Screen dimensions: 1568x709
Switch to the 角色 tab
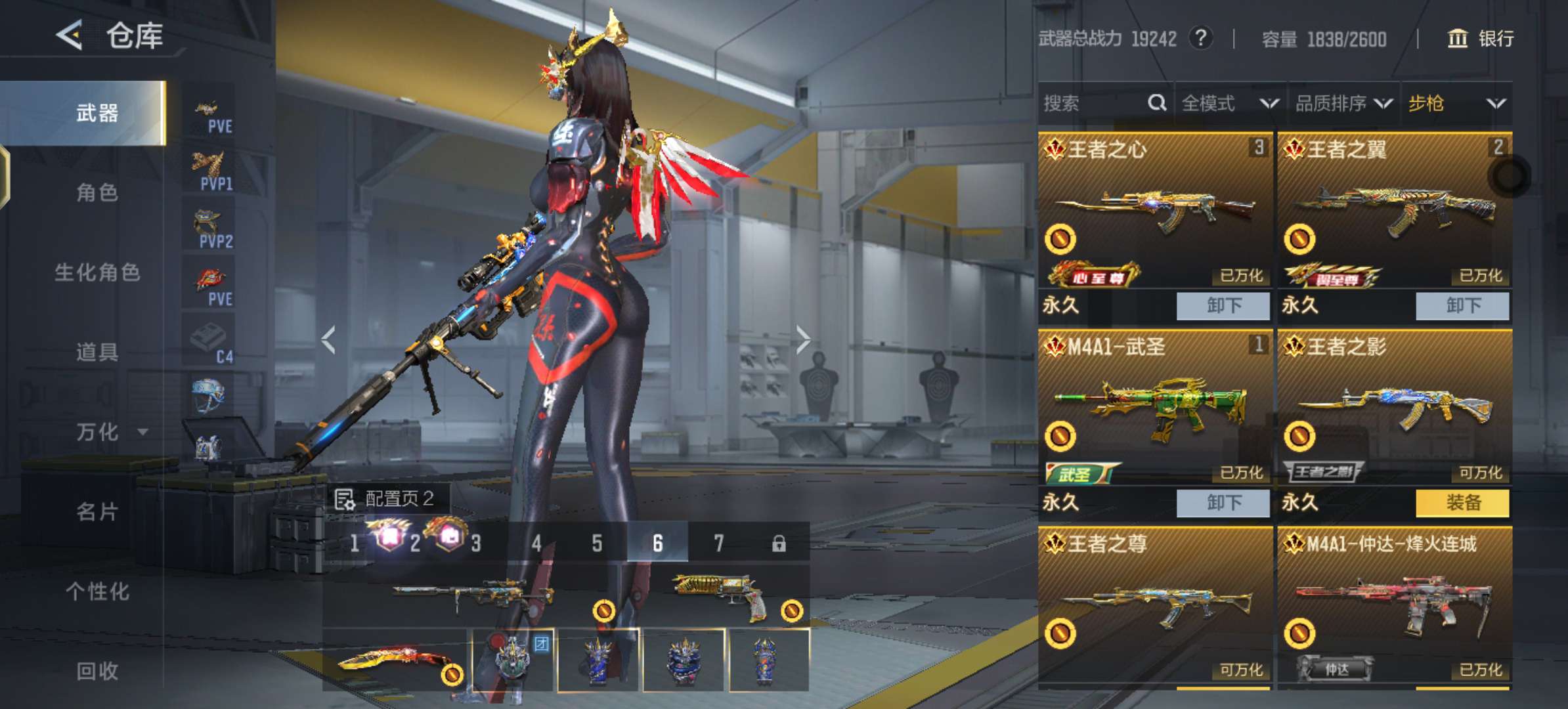pos(97,192)
